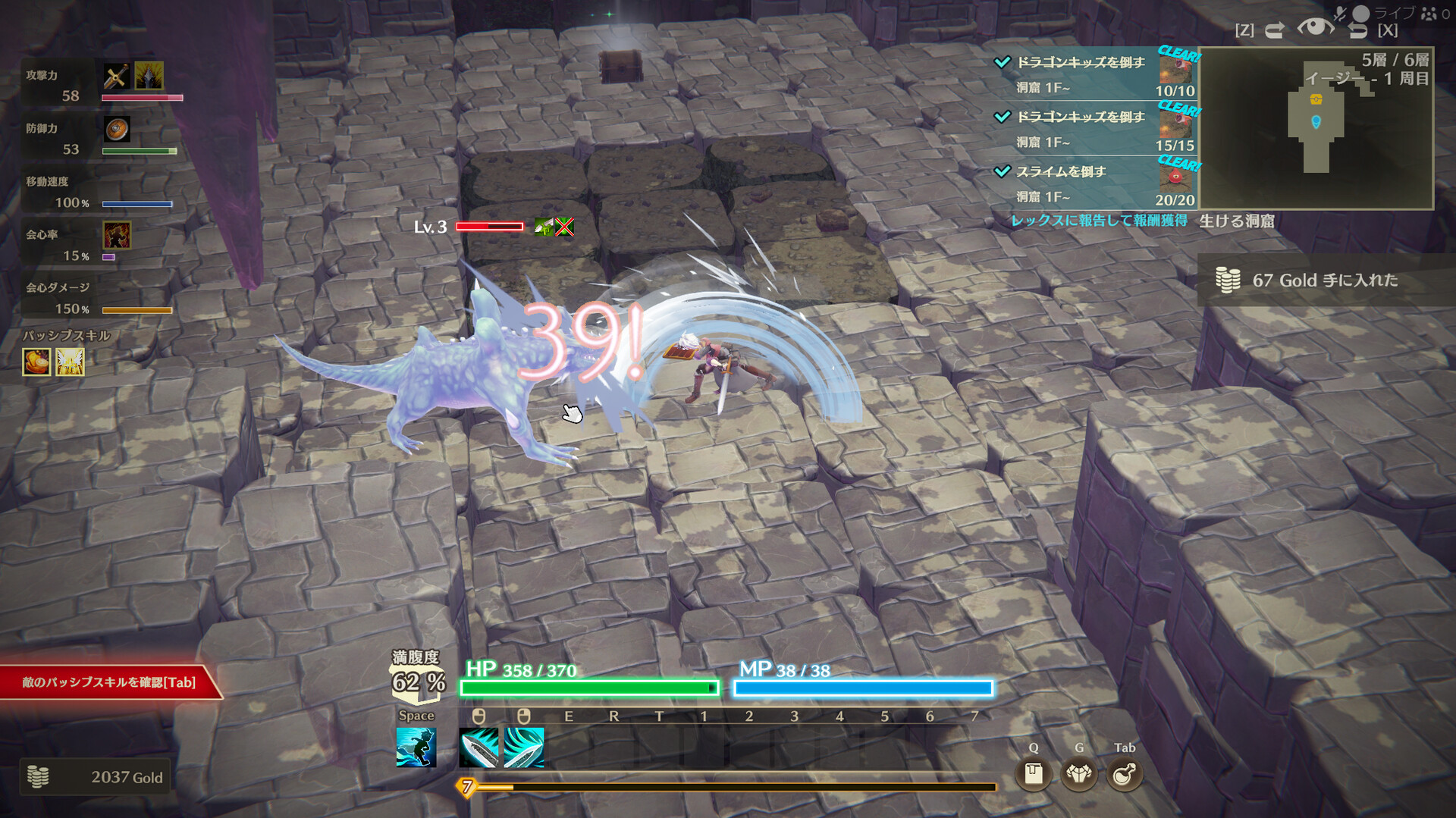Viewport: 1456px width, 818px height.
Task: Open the equipment armor icon labeled G
Action: (1078, 774)
